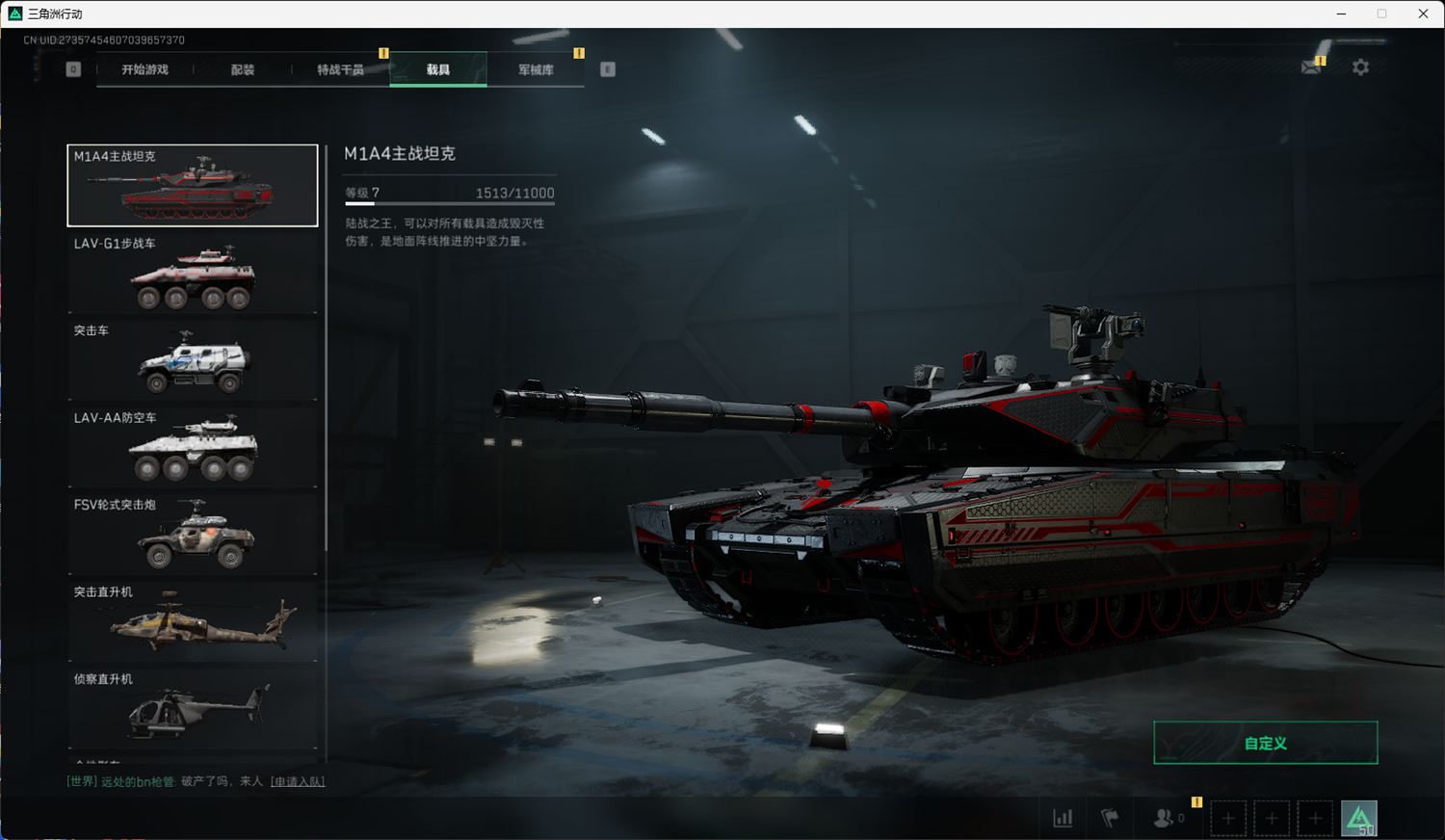This screenshot has height=840, width=1445.
Task: Select the LAV-AA防空车 vehicle
Action: click(x=193, y=447)
